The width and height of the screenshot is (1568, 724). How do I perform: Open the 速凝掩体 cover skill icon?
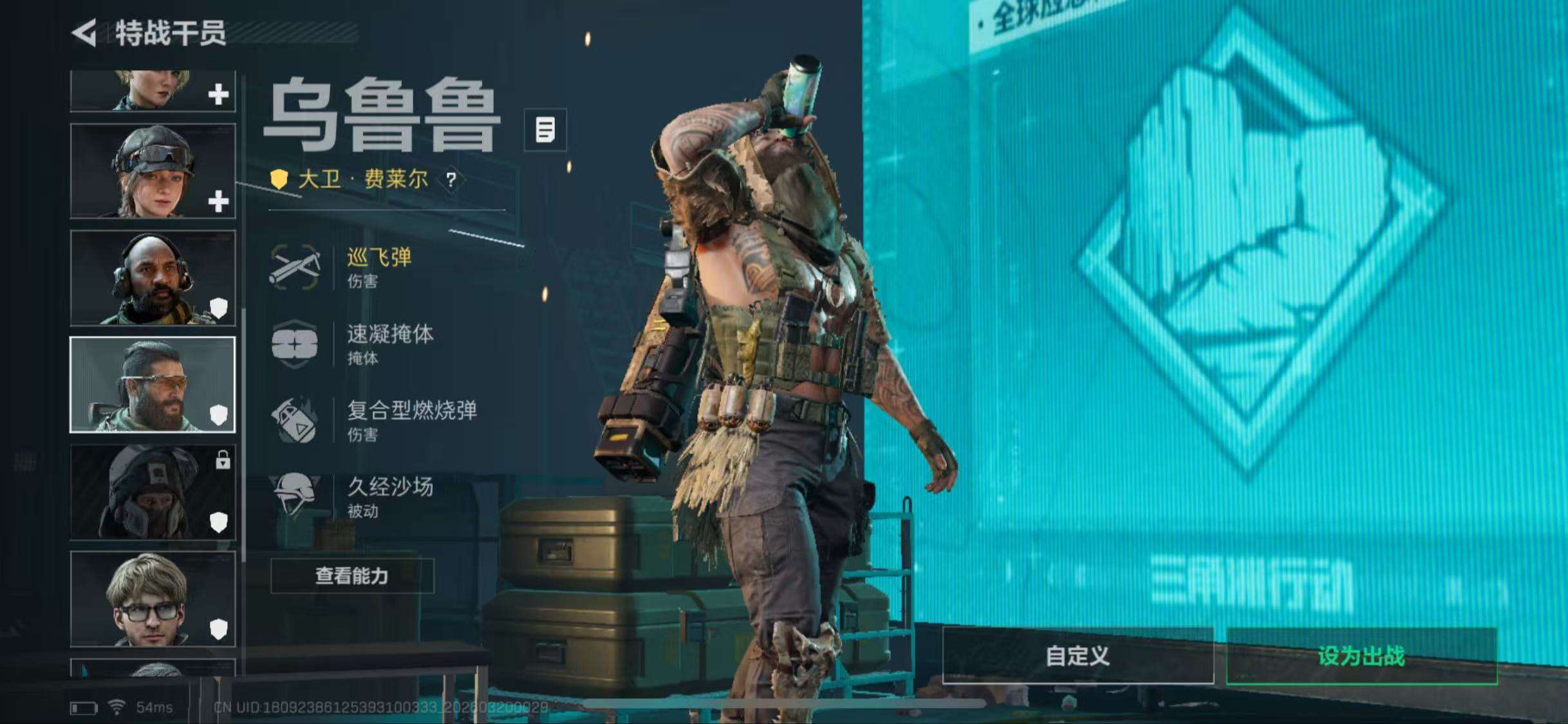295,344
